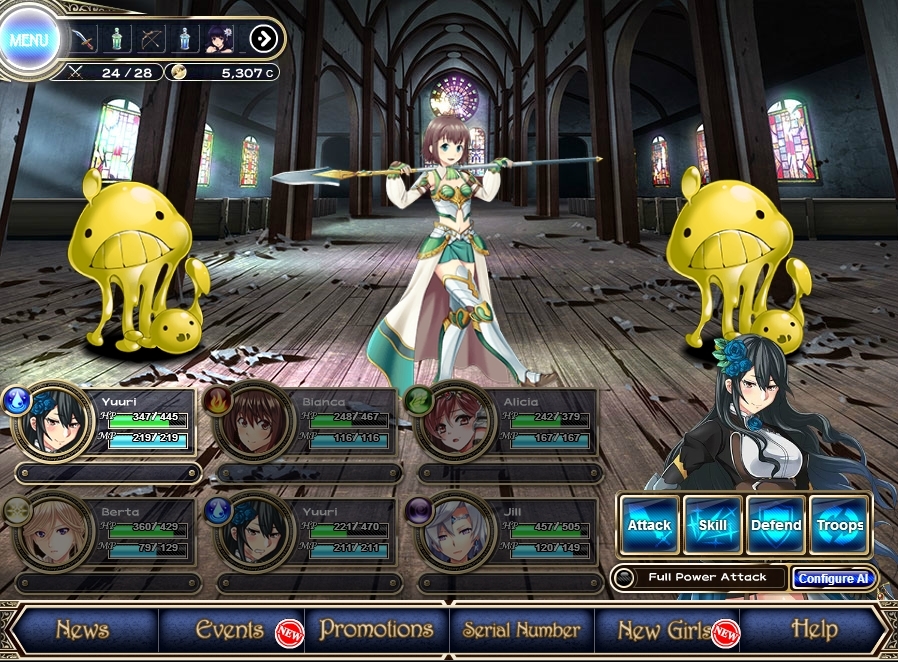
Task: Choose the Skill command
Action: [x=712, y=524]
